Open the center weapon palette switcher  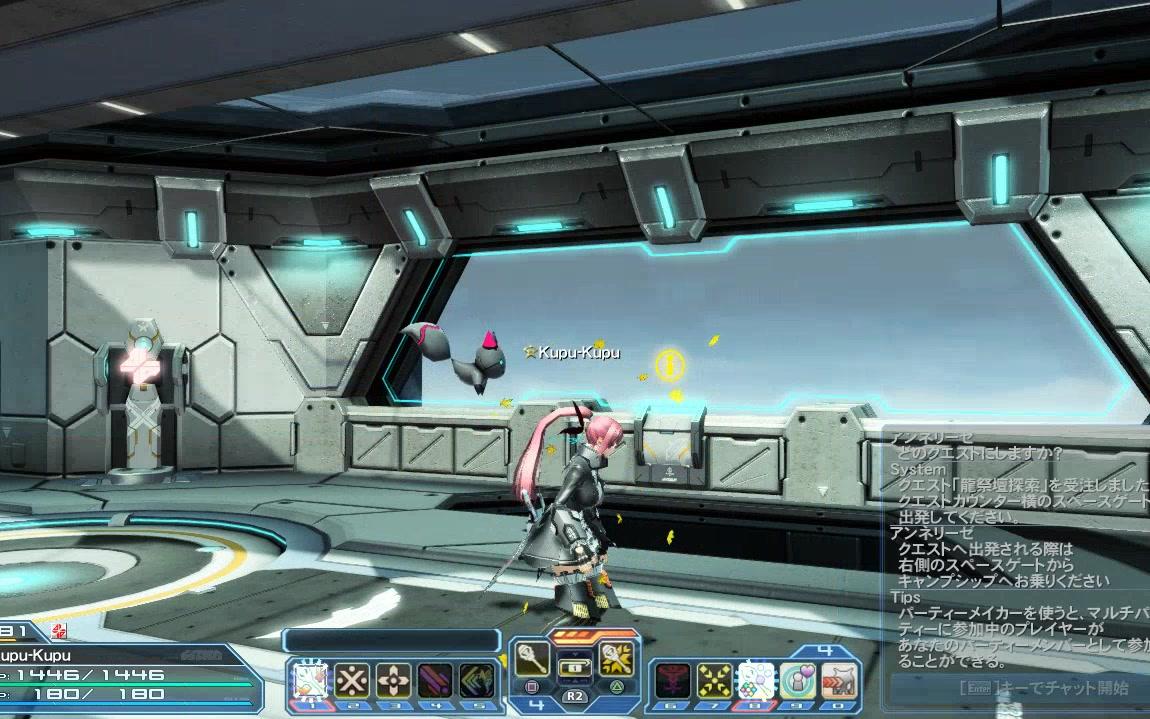pos(574,668)
